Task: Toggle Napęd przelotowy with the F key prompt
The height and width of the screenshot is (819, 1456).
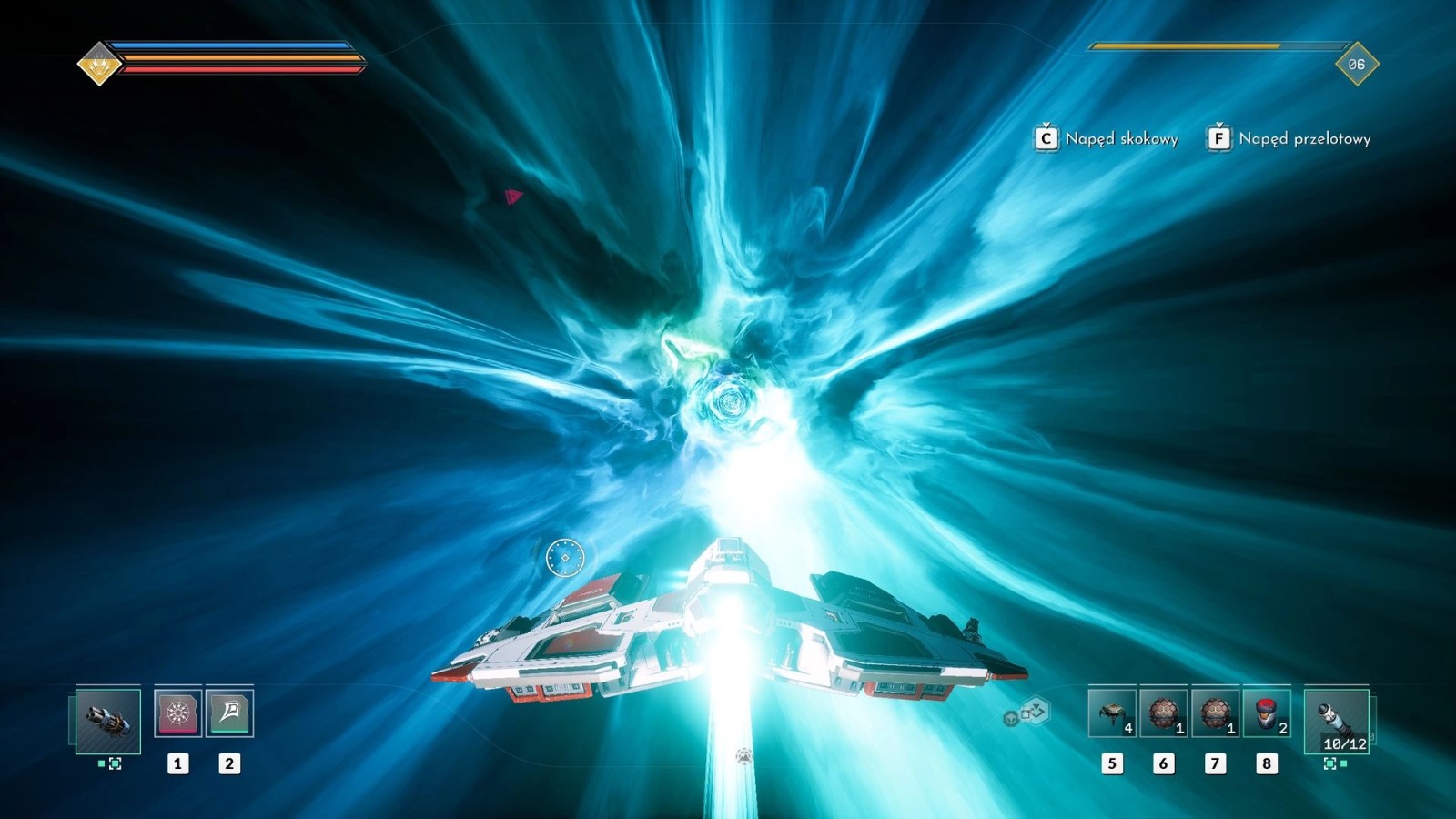Action: pyautogui.click(x=1218, y=138)
